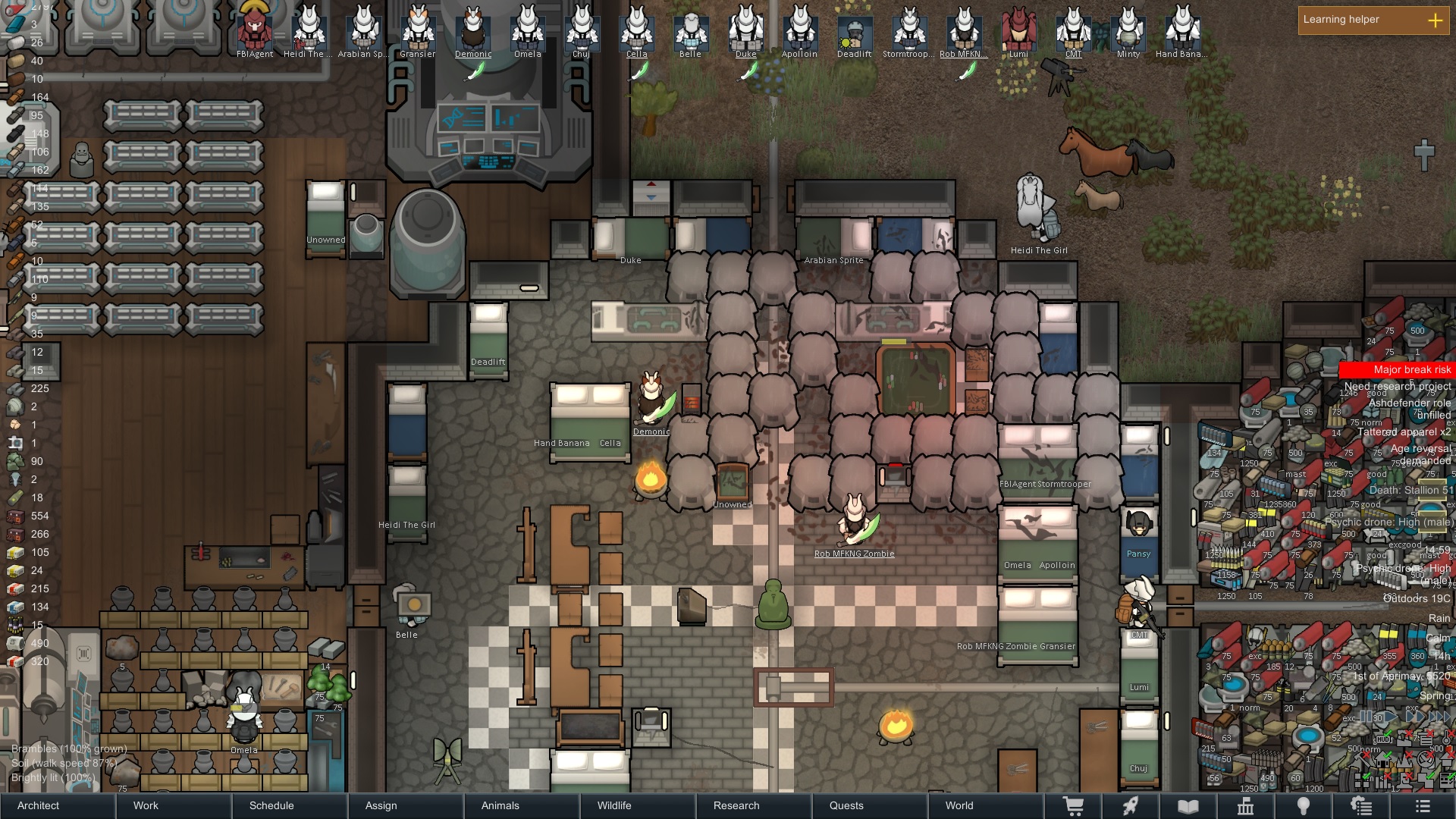Open the Architect menu
1456x819 pixels.
(x=39, y=805)
